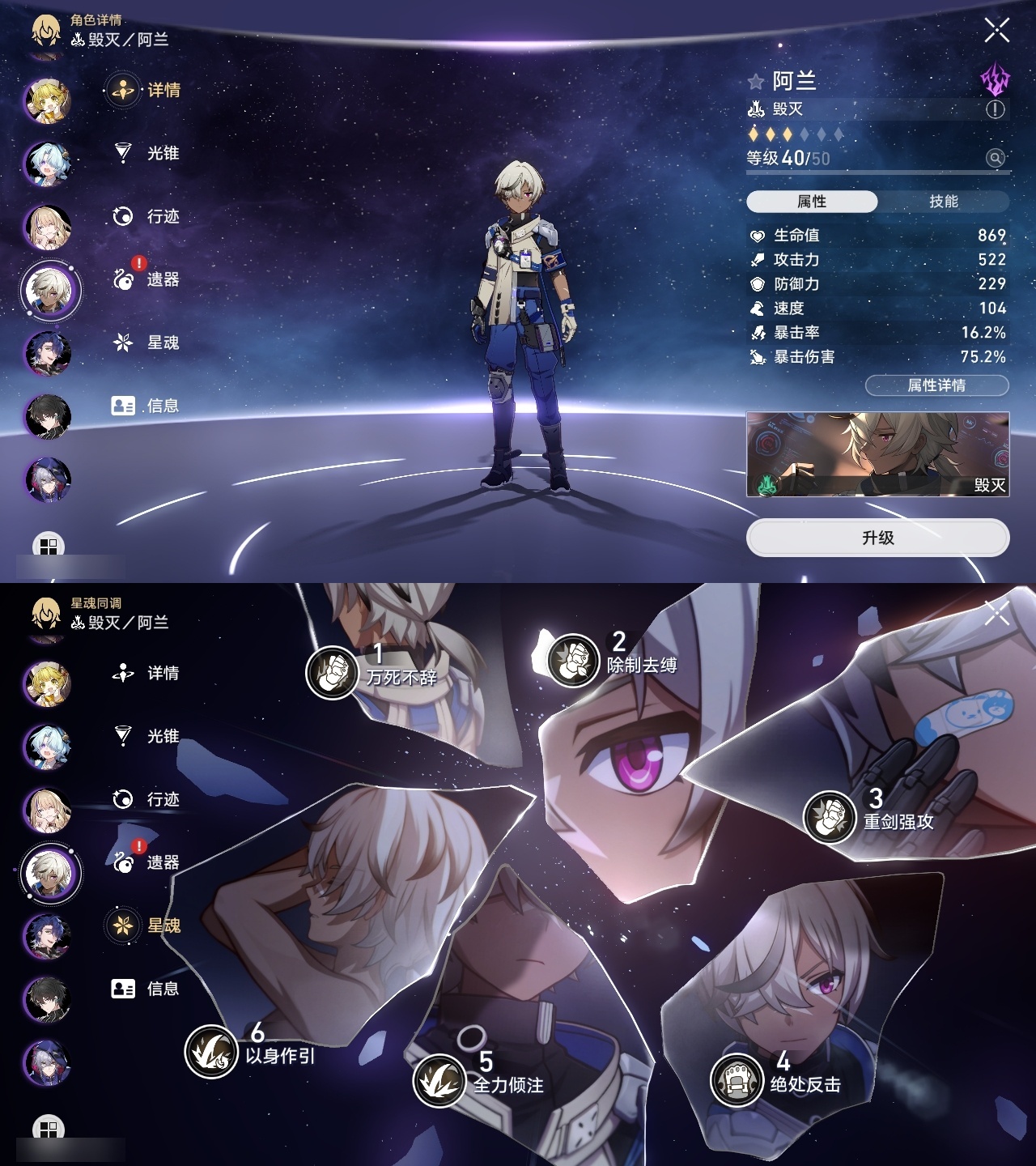This screenshot has width=1036, height=1166.
Task: Open eidolon 5 全力倾注 node
Action: (x=441, y=1080)
